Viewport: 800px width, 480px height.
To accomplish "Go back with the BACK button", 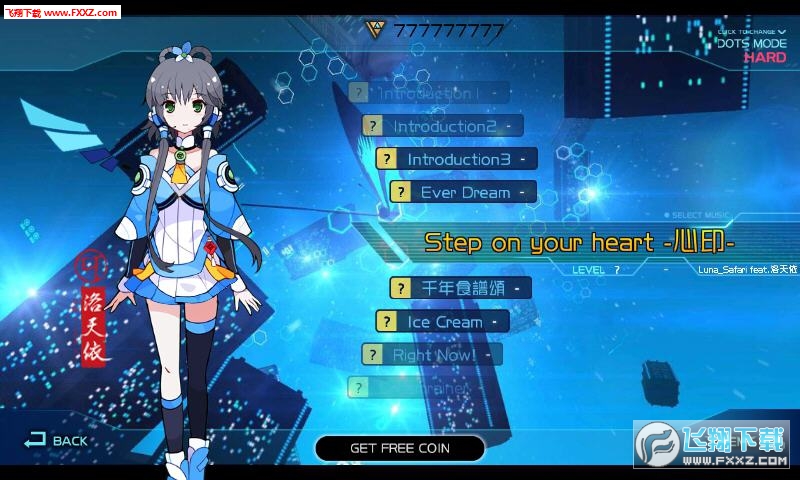I will [x=57, y=440].
